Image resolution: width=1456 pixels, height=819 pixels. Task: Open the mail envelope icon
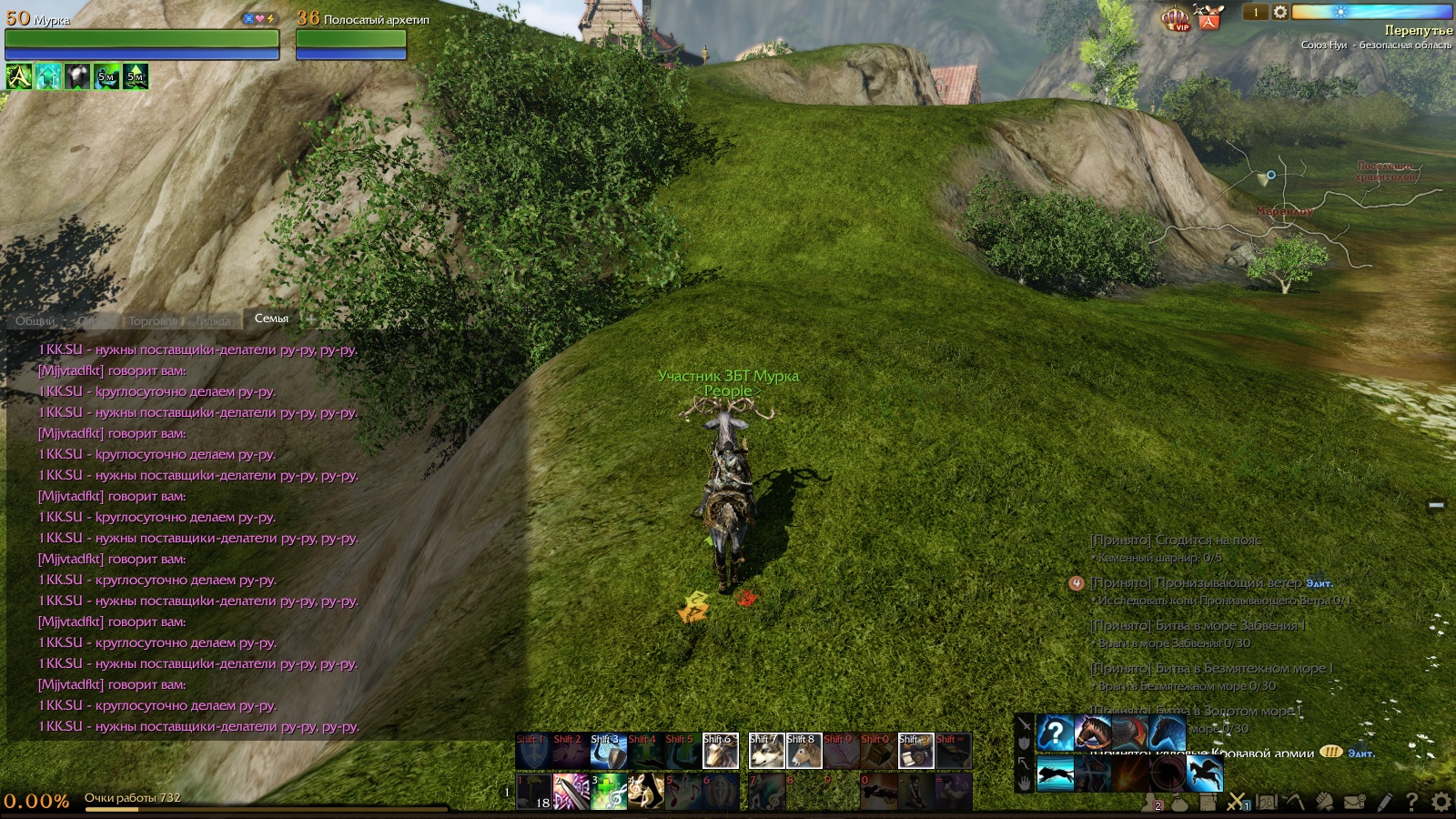click(1355, 802)
